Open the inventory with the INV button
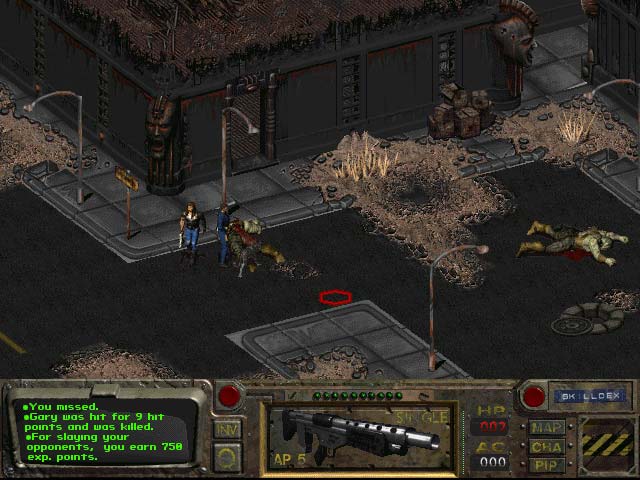The image size is (640, 480). pyautogui.click(x=227, y=430)
